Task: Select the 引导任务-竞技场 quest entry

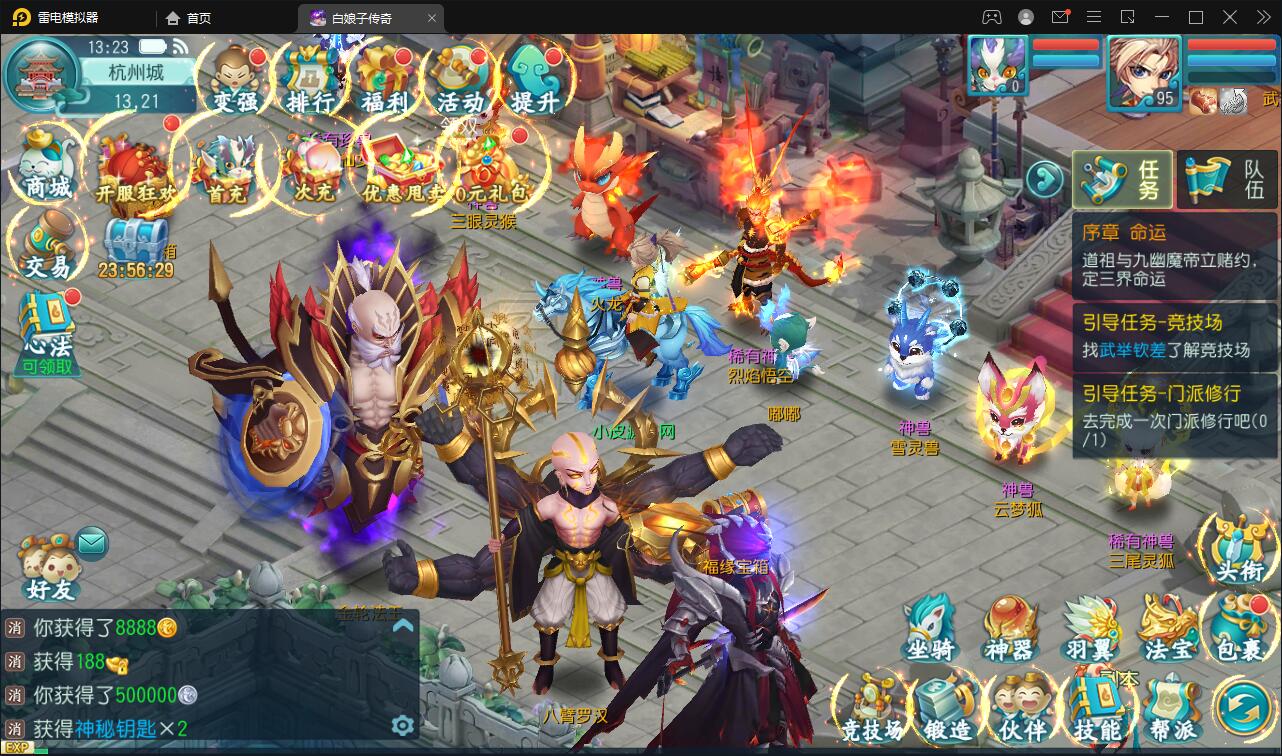Action: pyautogui.click(x=1175, y=335)
